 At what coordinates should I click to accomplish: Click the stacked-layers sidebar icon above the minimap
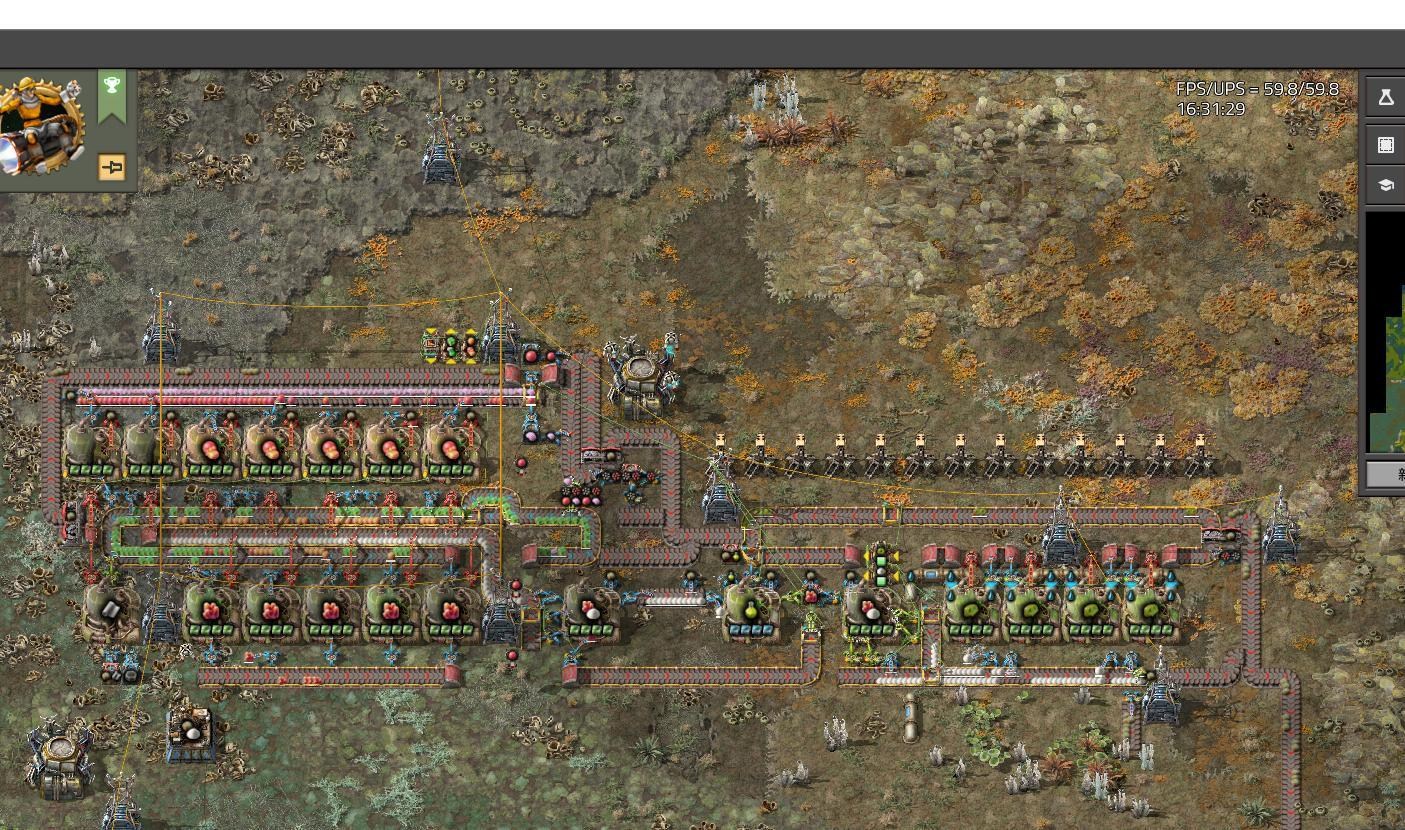pos(1385,184)
